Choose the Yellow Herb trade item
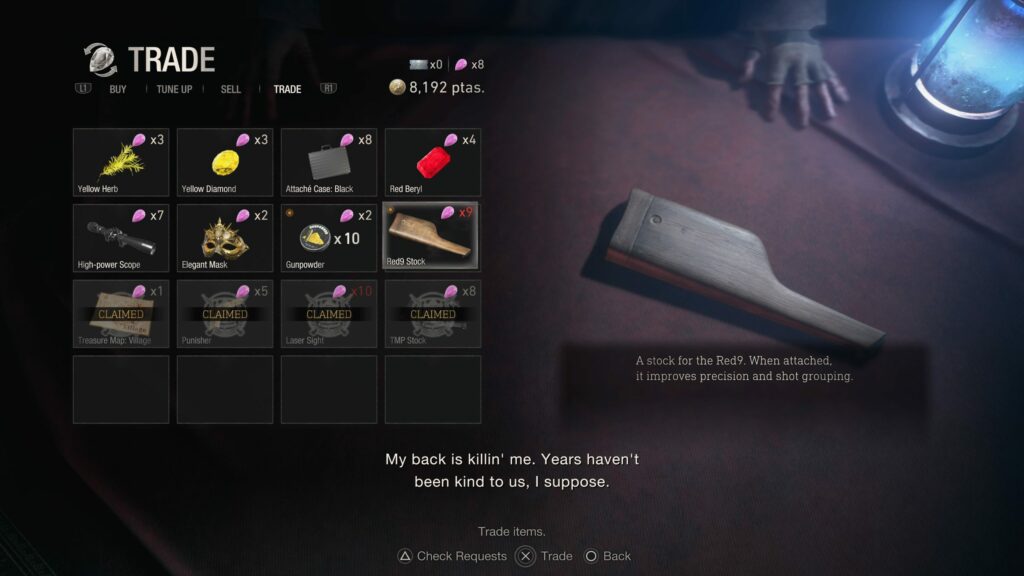This screenshot has height=576, width=1024. tap(121, 162)
